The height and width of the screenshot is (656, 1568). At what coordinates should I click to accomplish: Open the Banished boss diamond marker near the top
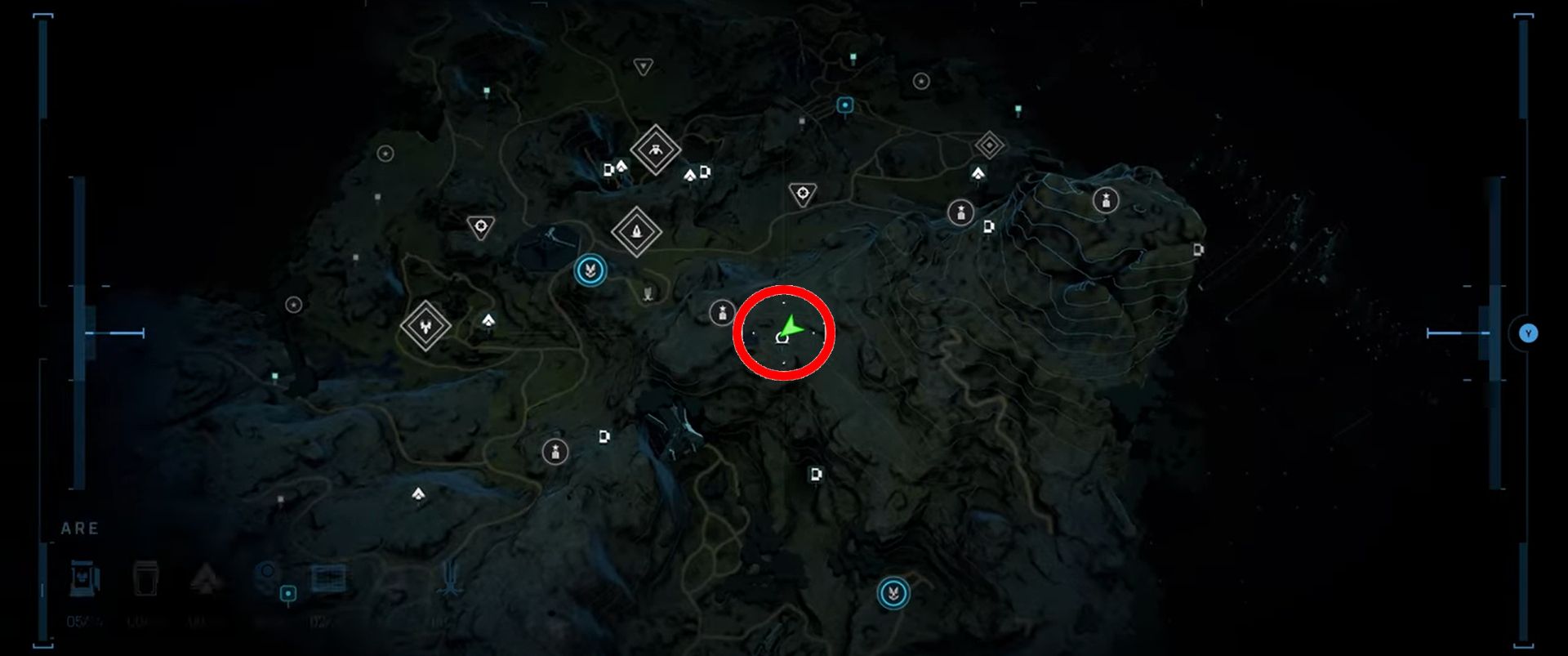click(x=656, y=150)
